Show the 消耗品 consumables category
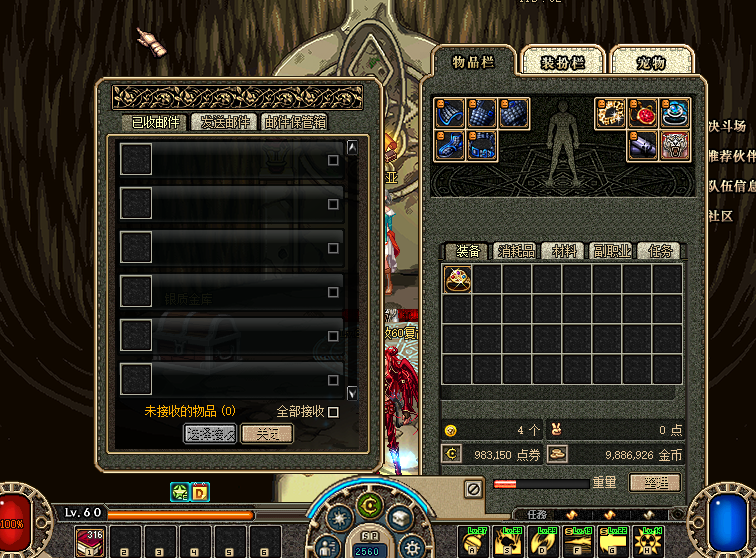Screen dimensions: 756x558 pos(516,251)
